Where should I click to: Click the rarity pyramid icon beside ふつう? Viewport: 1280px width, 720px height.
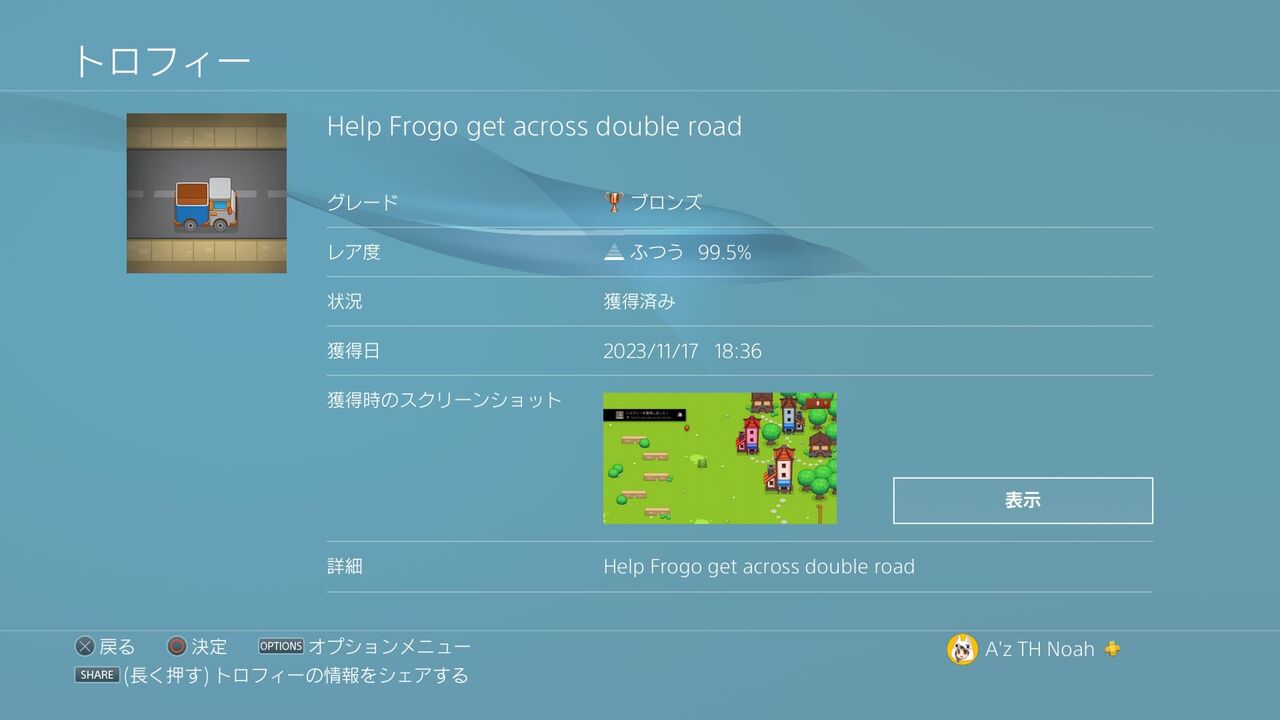tap(614, 252)
